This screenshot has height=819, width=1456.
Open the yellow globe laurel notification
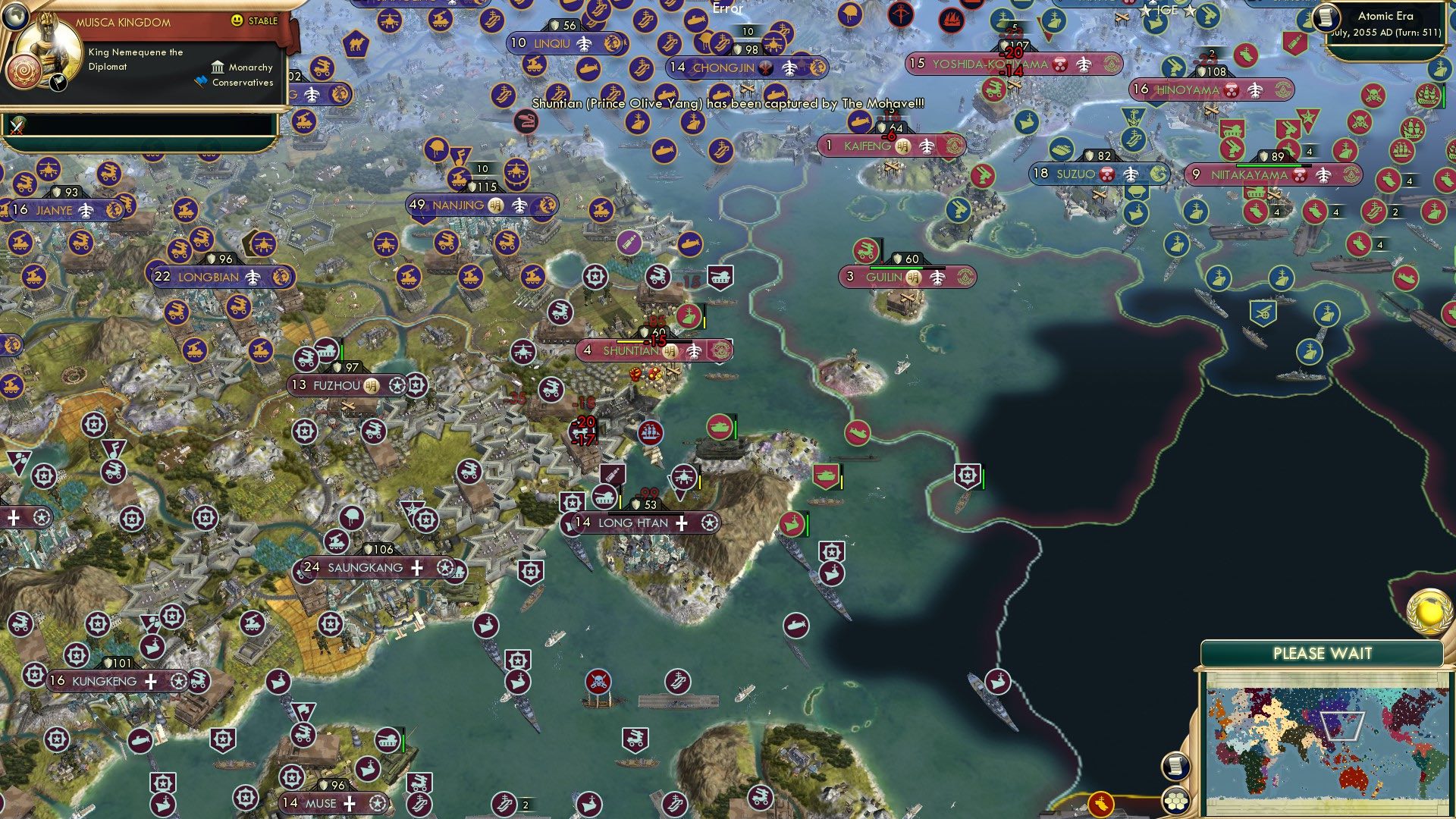point(1430,611)
